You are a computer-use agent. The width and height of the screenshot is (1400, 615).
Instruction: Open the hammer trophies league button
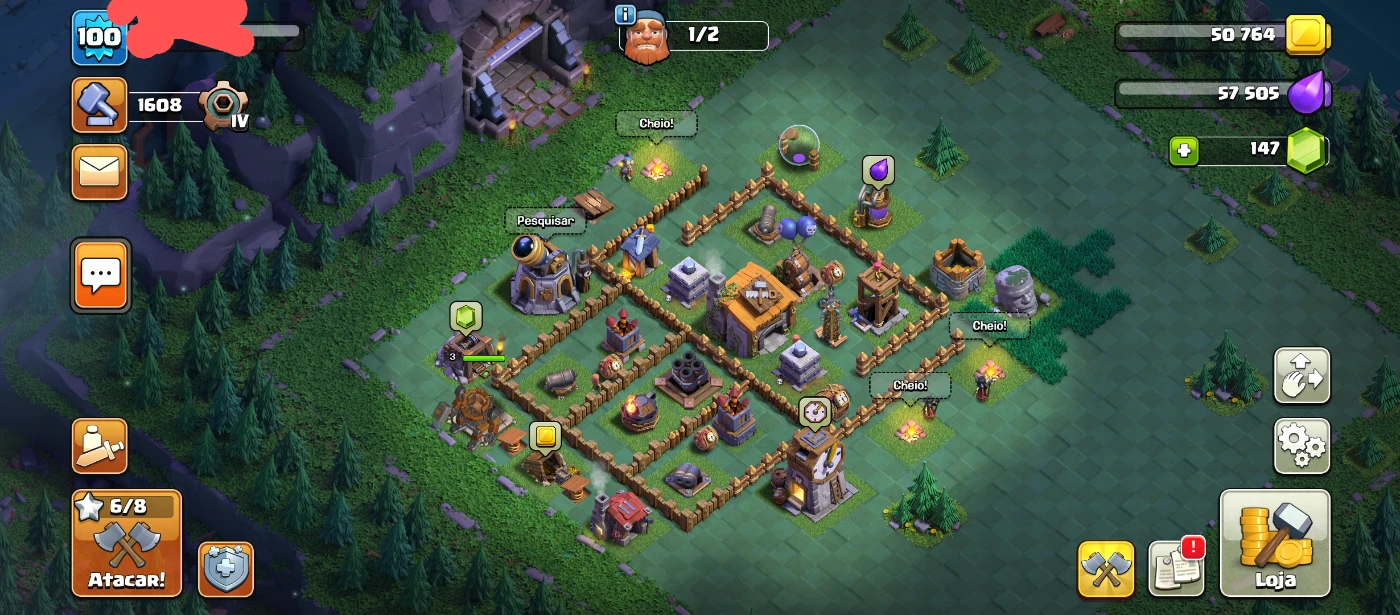(99, 104)
